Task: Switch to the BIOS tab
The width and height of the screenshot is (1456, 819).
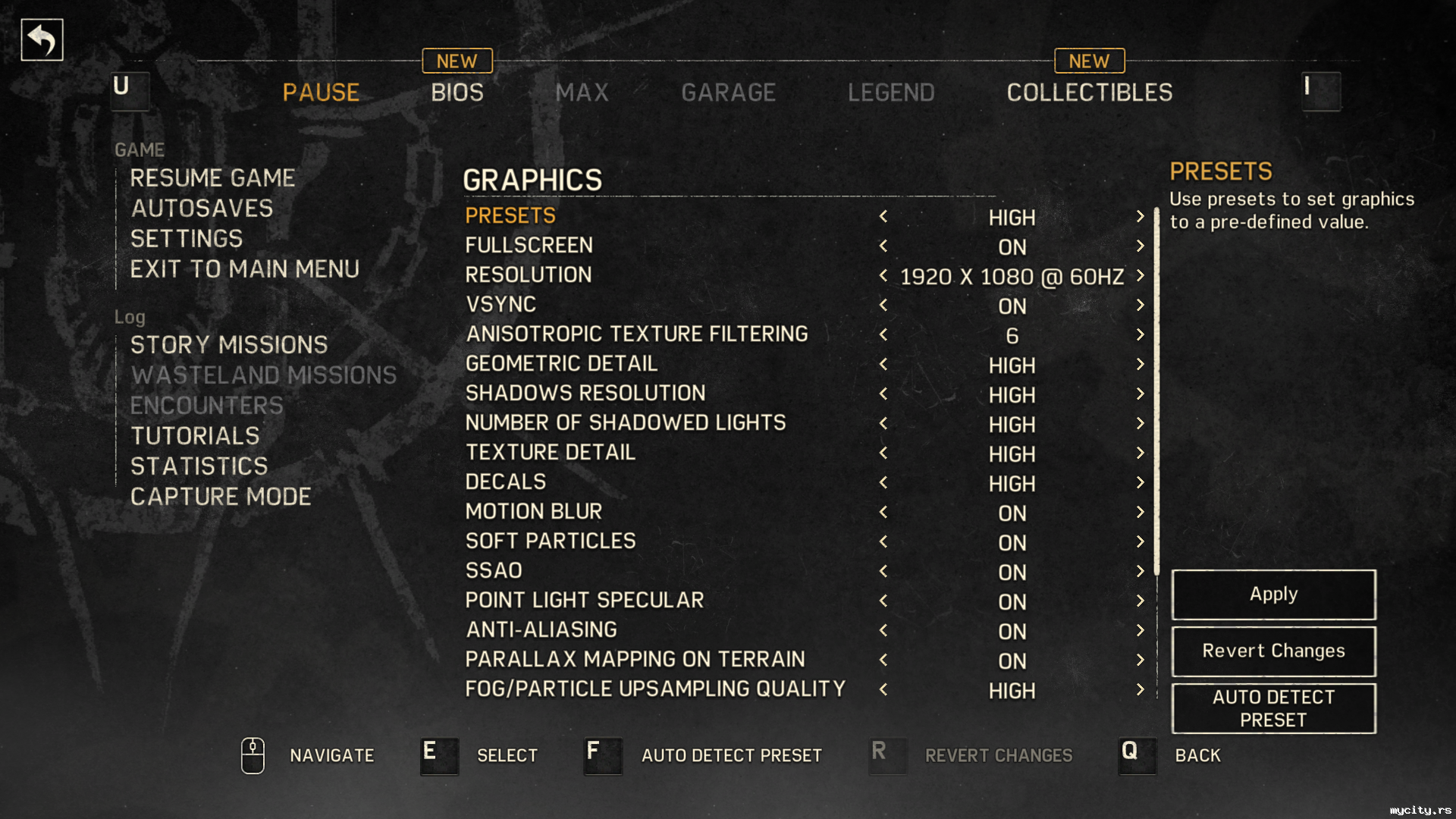Action: (457, 93)
